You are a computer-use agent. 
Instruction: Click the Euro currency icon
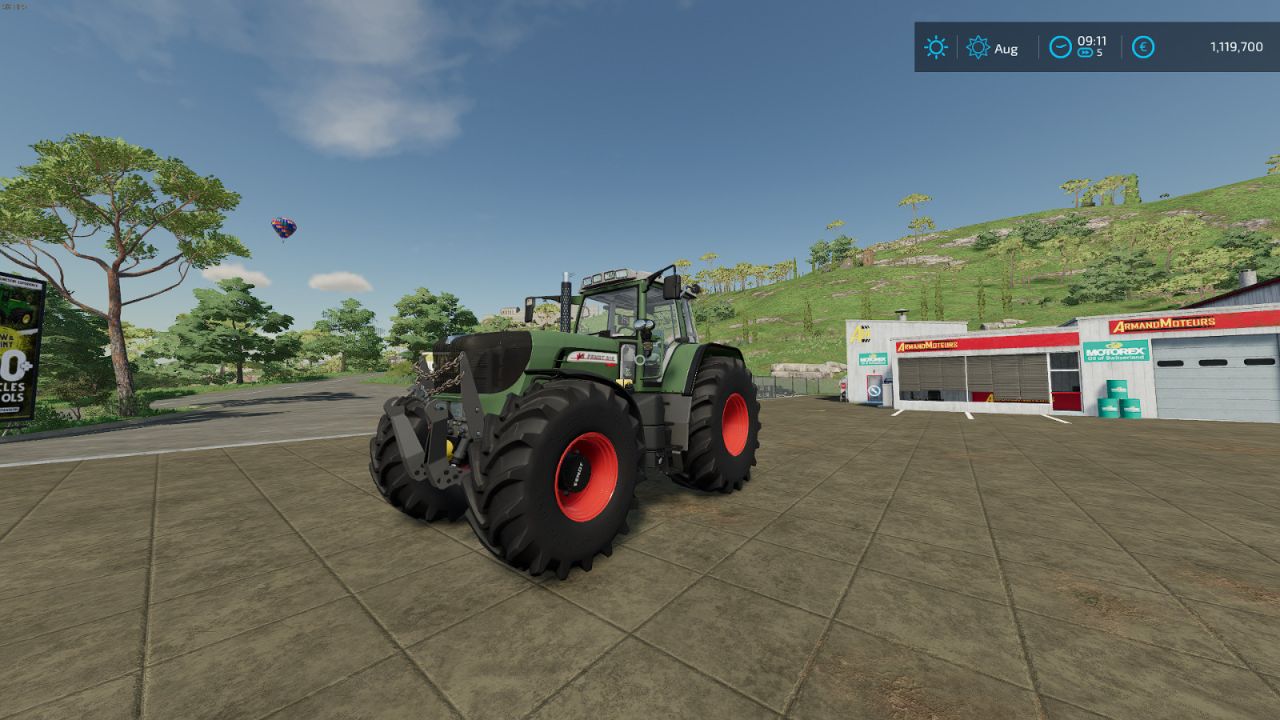point(1141,46)
